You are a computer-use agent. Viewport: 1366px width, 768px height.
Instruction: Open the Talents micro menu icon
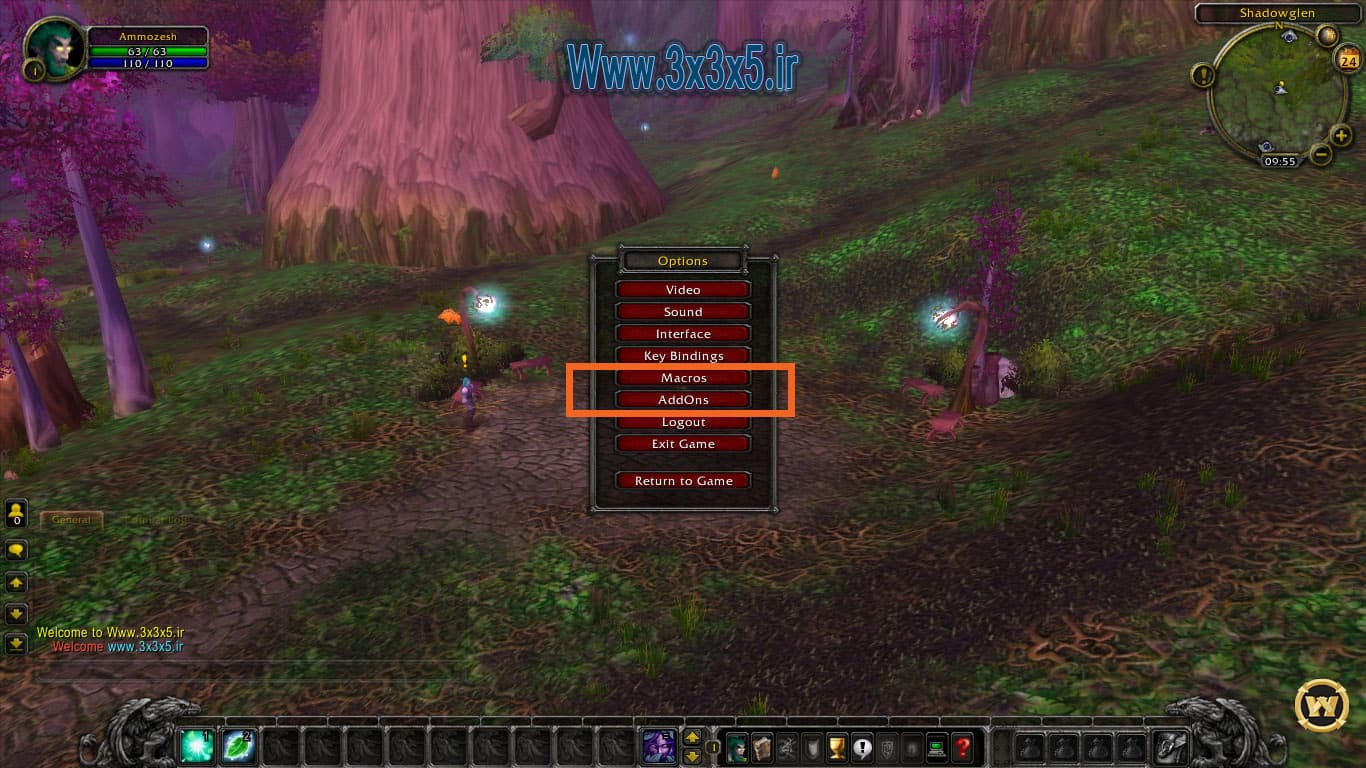788,745
